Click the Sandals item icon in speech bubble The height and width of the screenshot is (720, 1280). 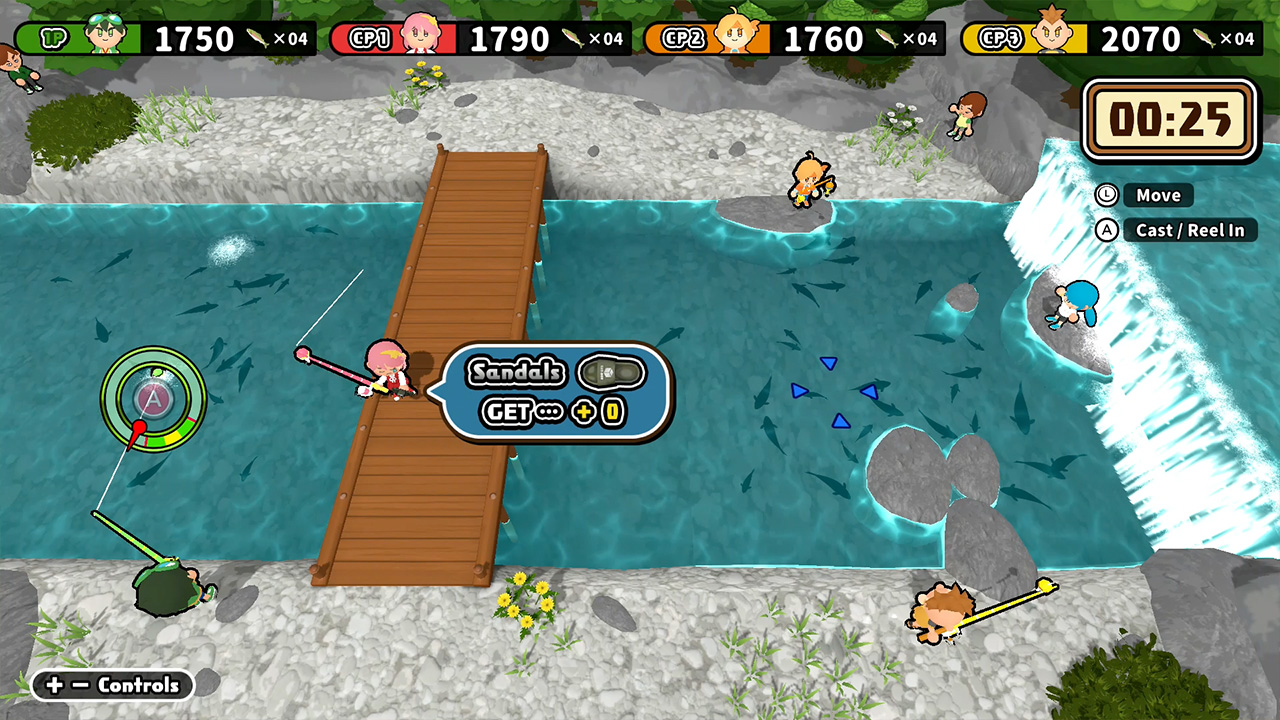point(611,372)
